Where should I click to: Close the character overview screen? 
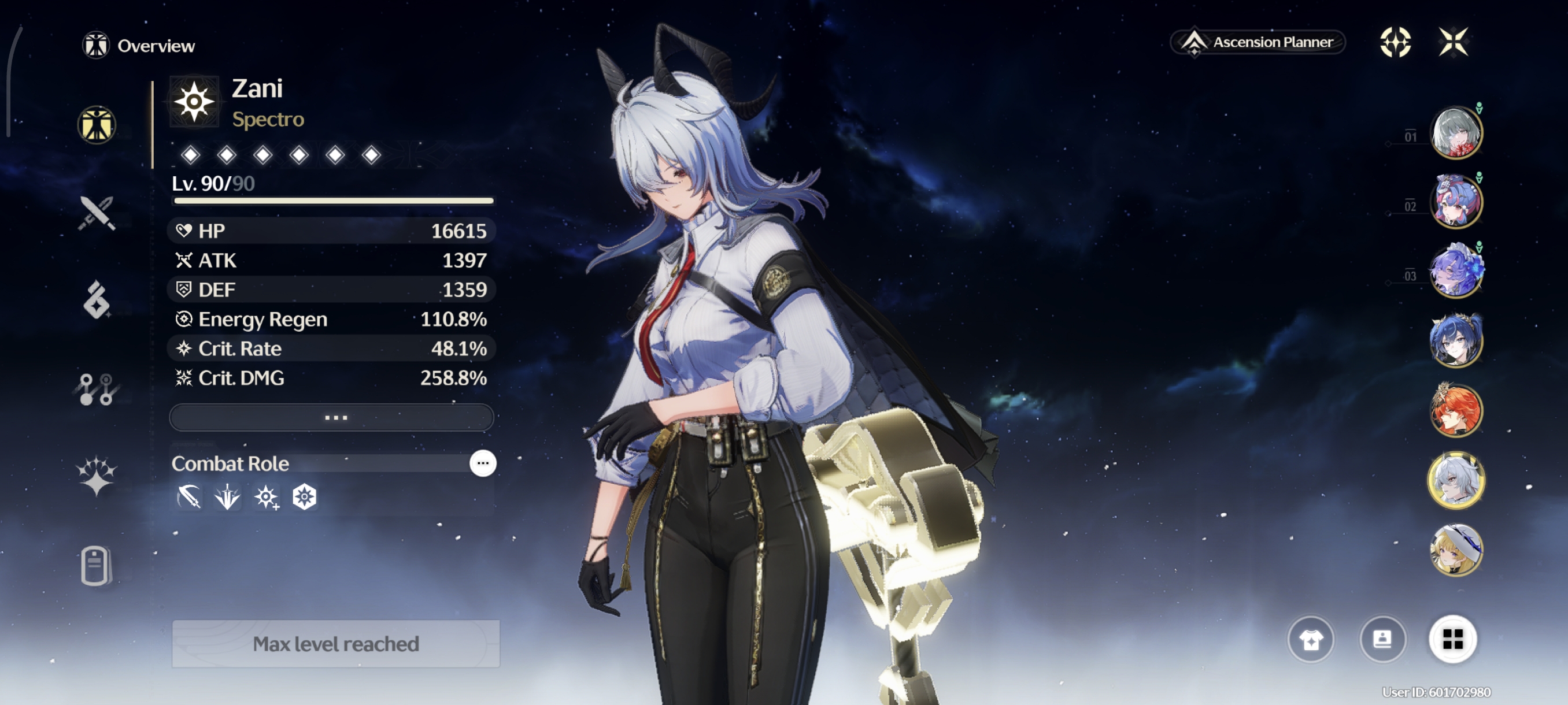[1453, 42]
